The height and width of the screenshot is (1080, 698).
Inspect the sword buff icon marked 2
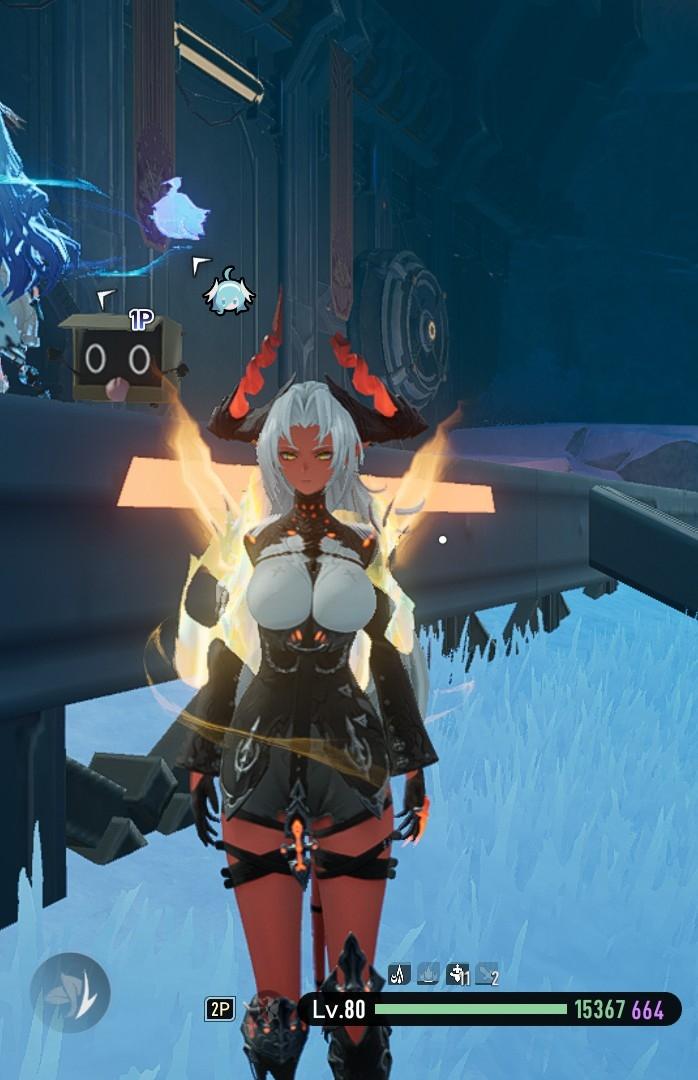[x=487, y=973]
